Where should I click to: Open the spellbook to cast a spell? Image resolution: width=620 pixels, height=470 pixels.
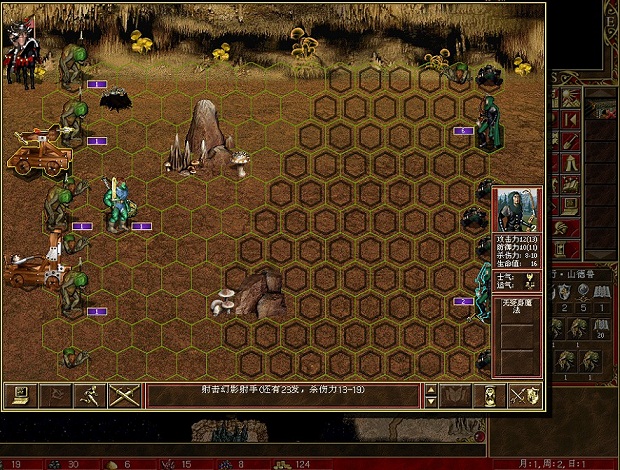click(457, 396)
